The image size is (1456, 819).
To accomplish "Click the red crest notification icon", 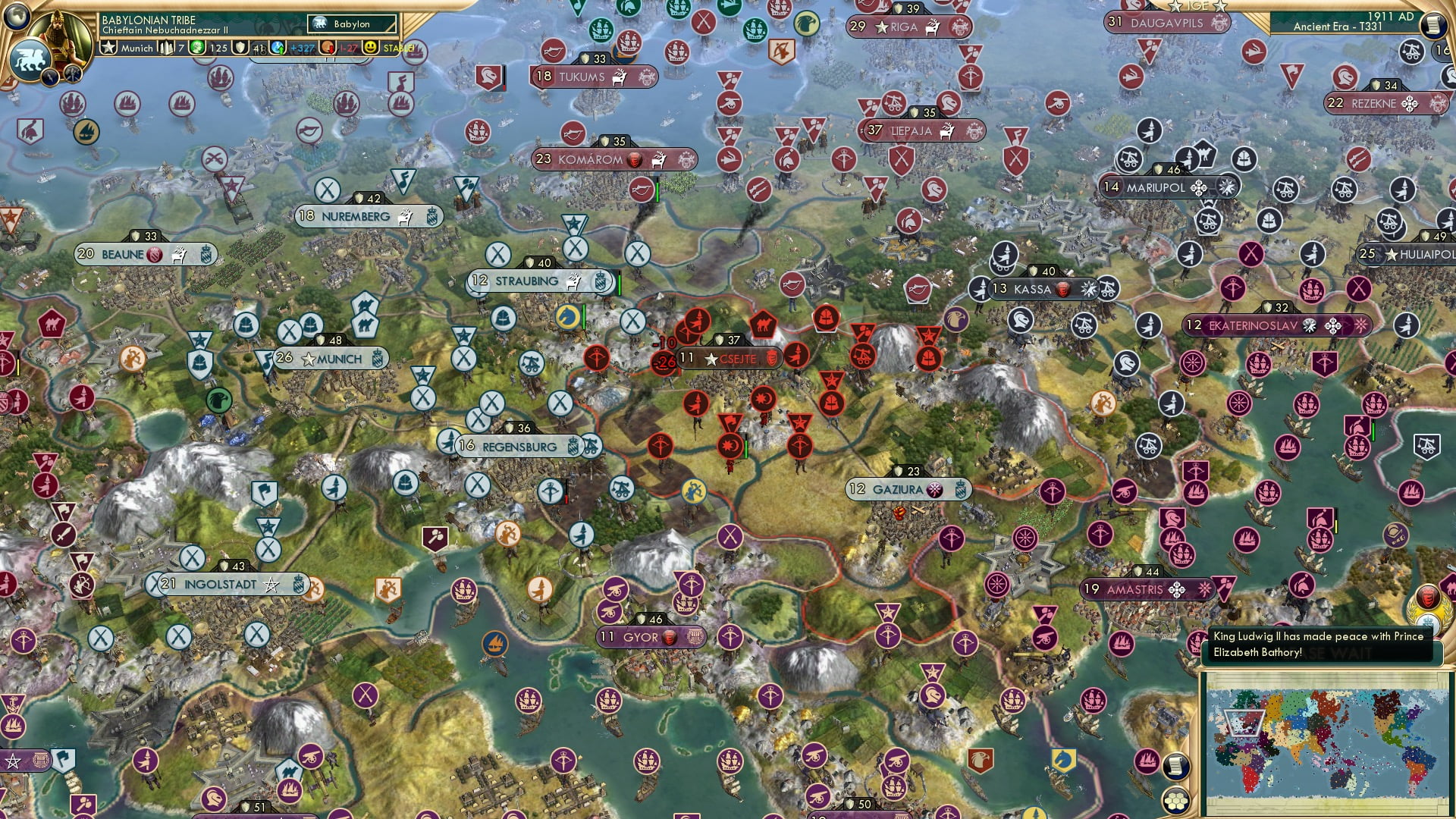I will (x=1427, y=597).
